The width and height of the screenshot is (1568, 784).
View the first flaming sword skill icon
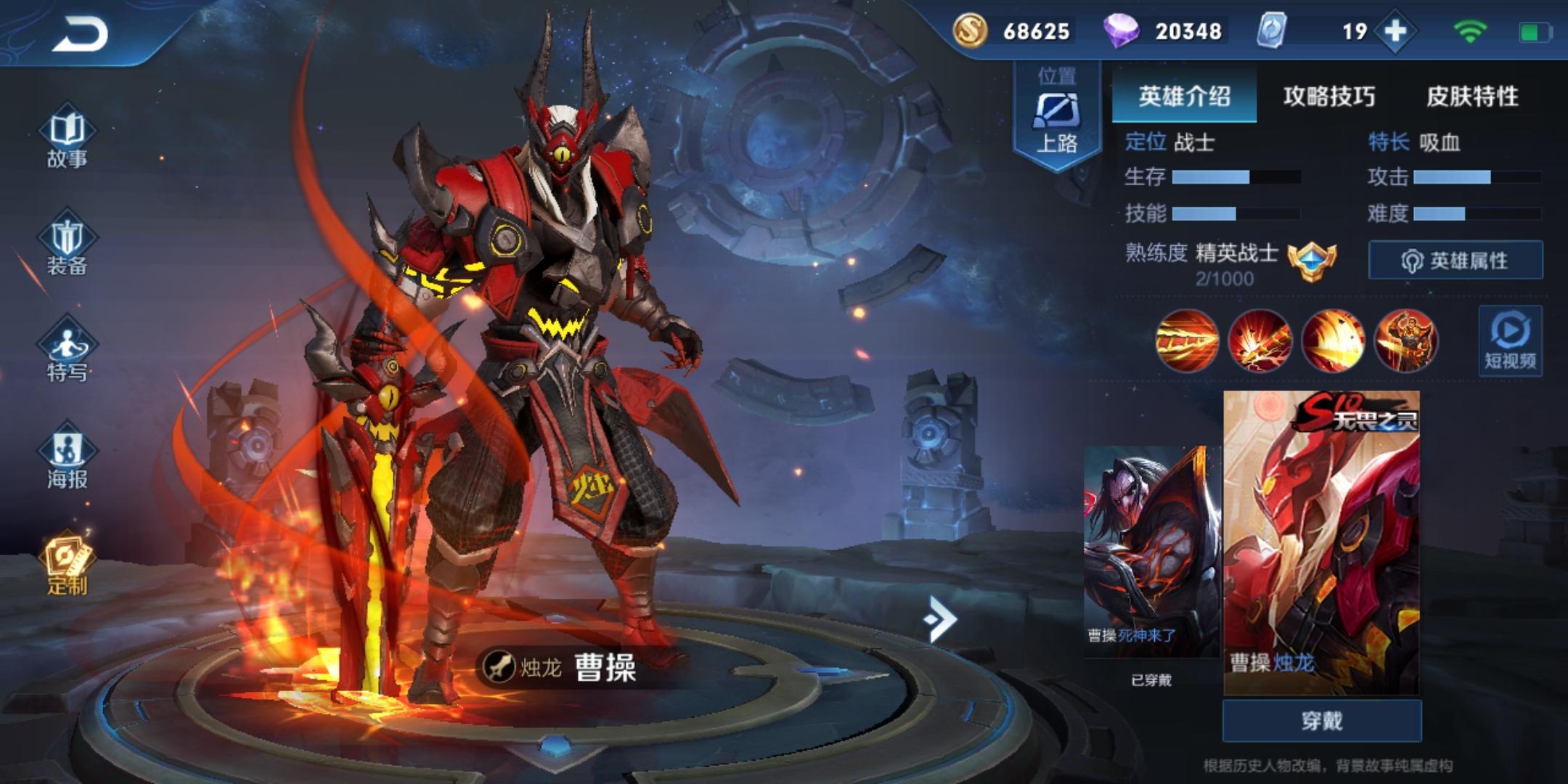[1187, 340]
